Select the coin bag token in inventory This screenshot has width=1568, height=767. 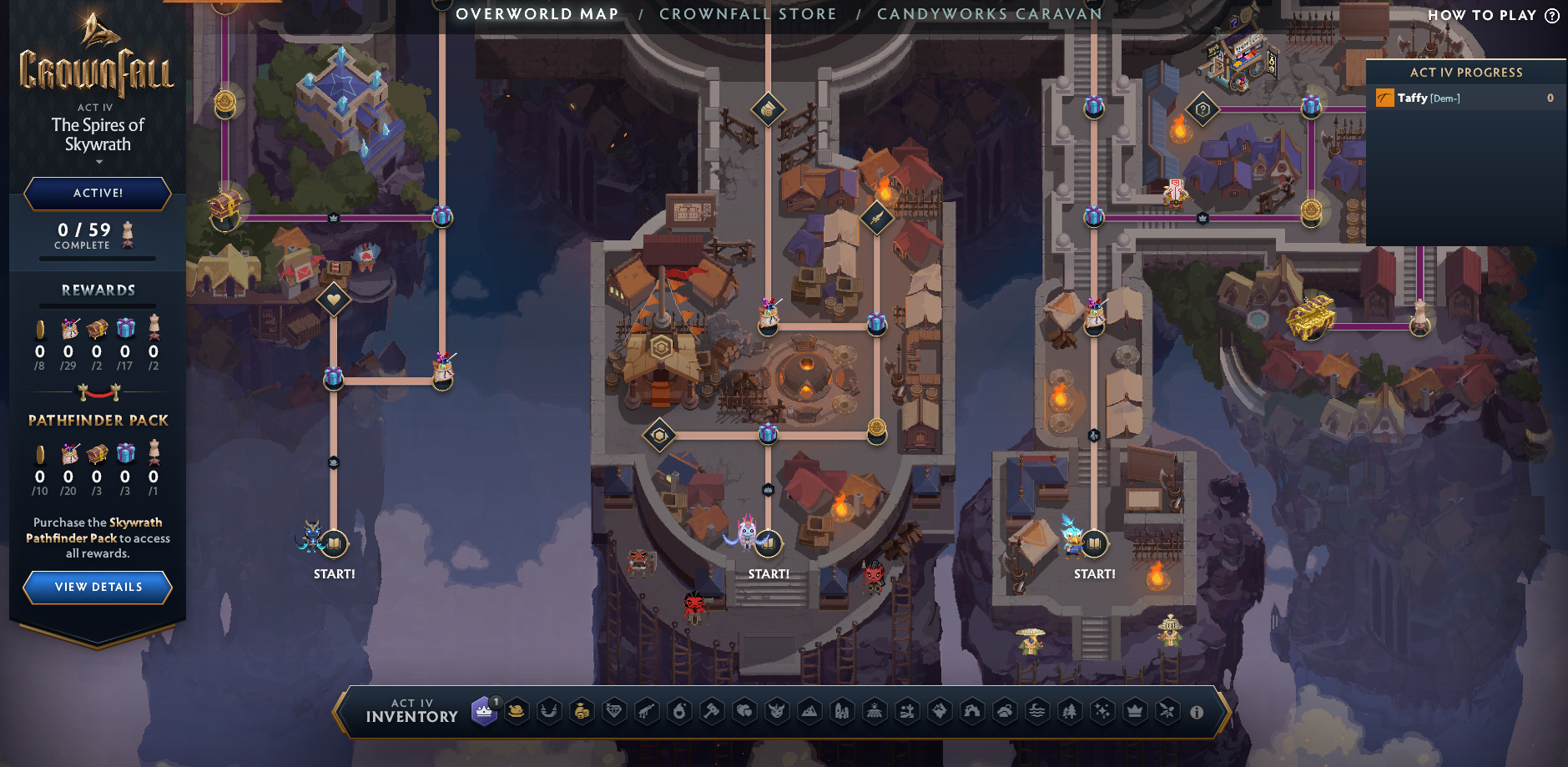pyautogui.click(x=582, y=712)
